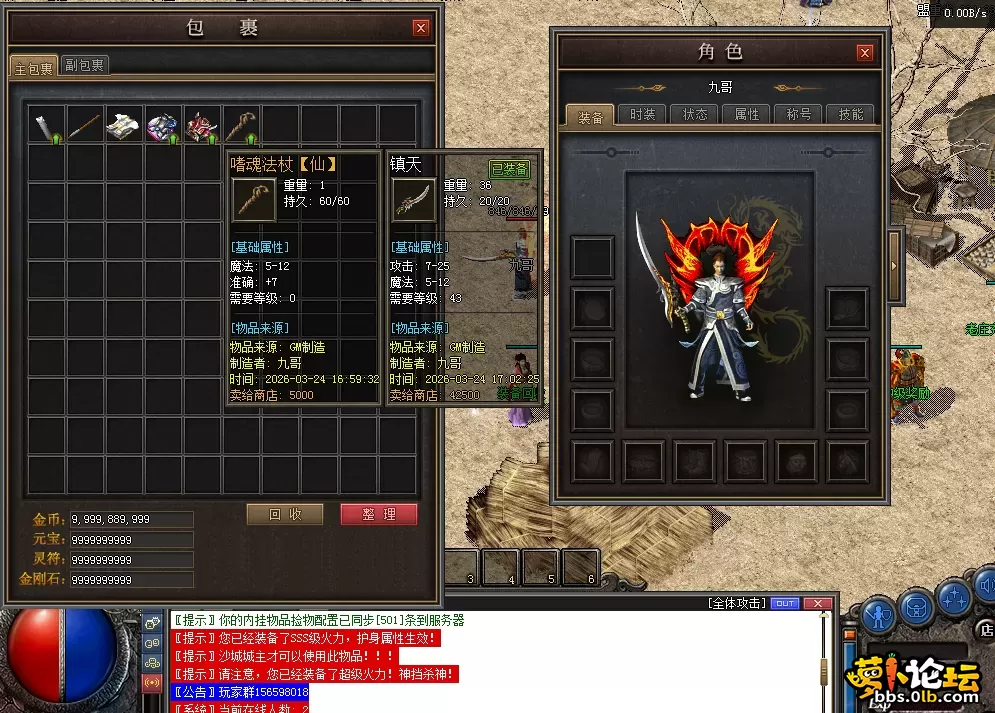Viewport: 995px width, 713px height.
Task: Open the bag chest round icon
Action: point(916,607)
